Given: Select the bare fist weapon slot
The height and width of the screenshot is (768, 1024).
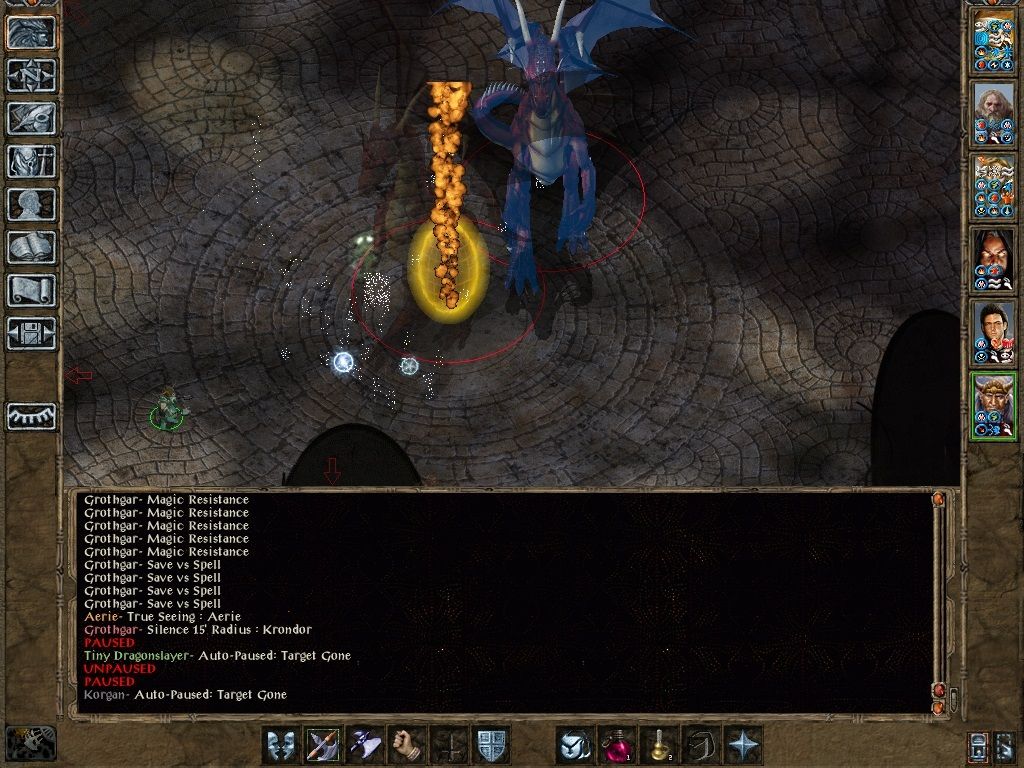Looking at the screenshot, I should [407, 746].
